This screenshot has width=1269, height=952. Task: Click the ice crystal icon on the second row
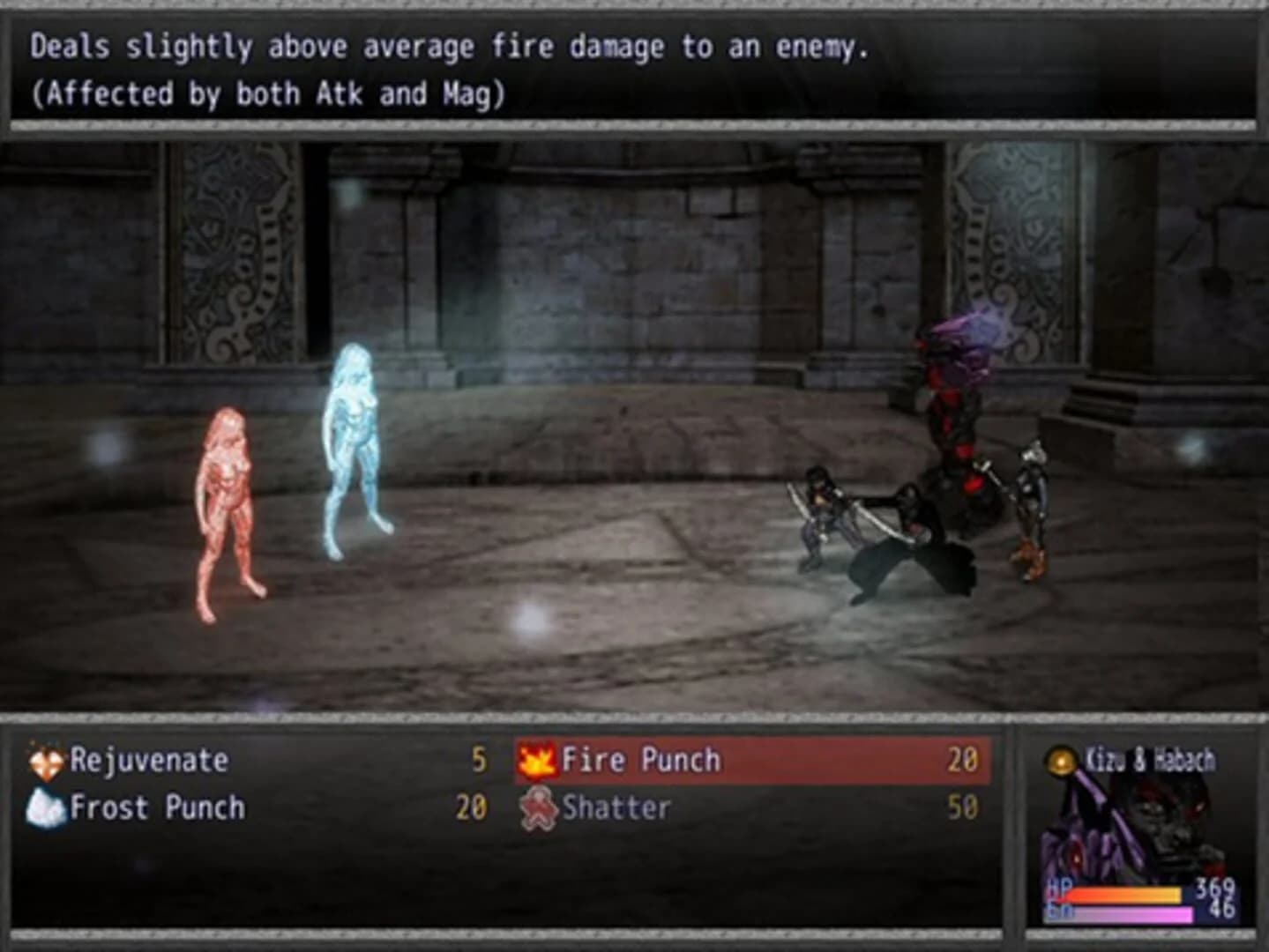click(x=46, y=806)
